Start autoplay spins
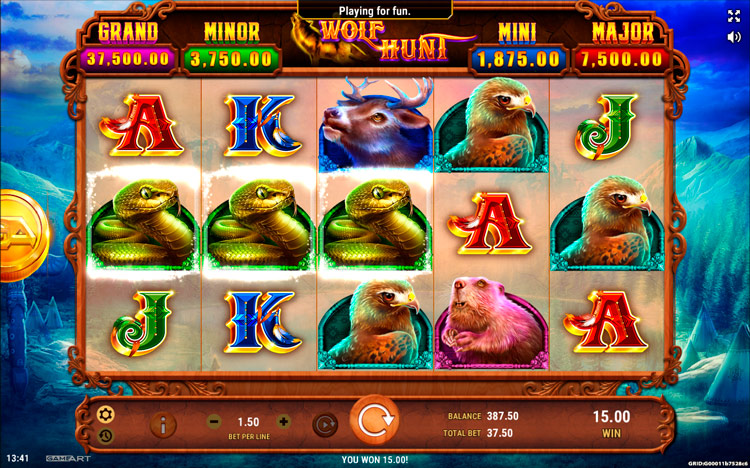750x468 pixels. [x=324, y=424]
